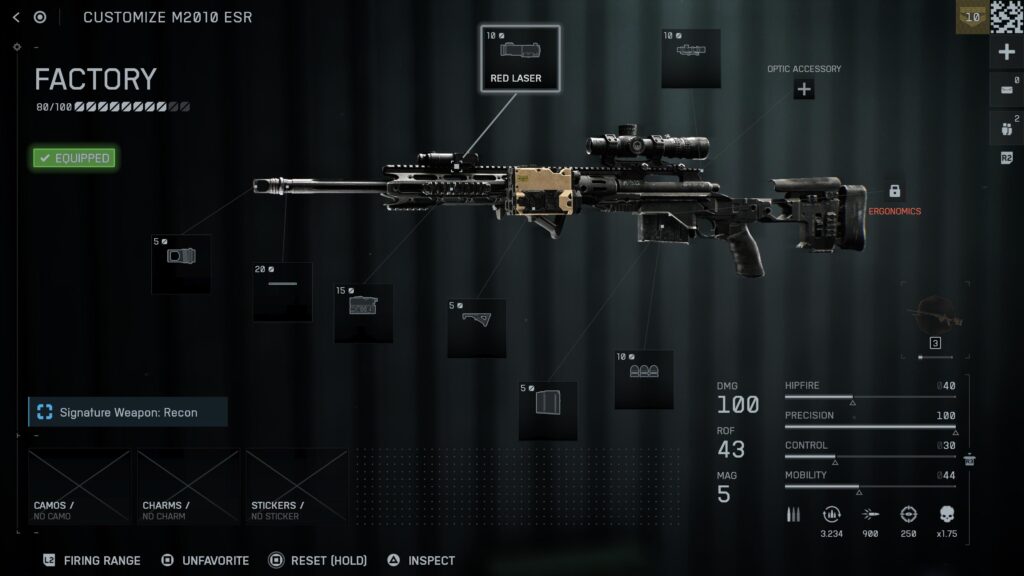Click the weapon preview thumbnail
The image size is (1024, 576).
(x=936, y=319)
